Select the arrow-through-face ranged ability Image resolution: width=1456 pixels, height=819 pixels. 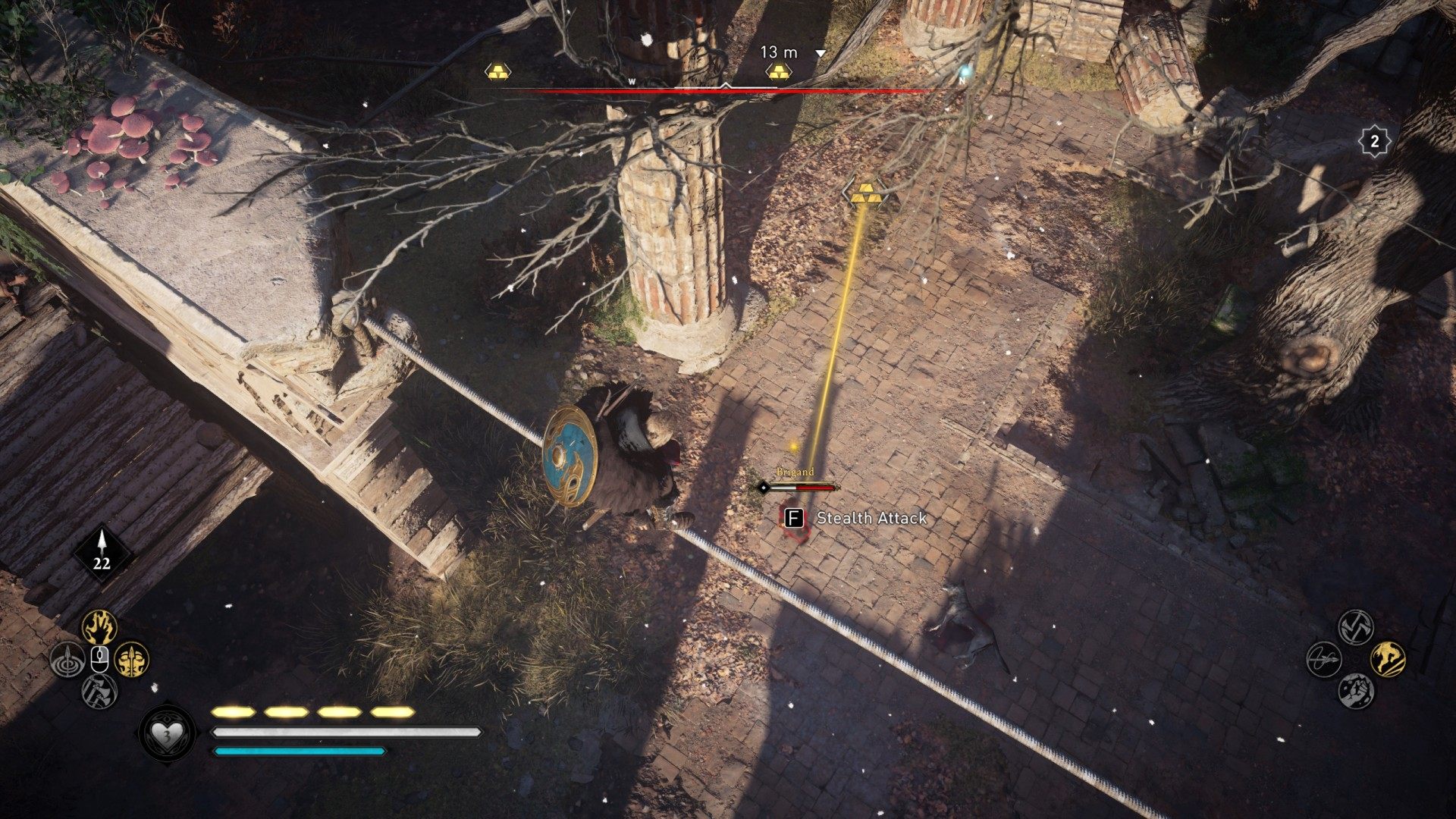(x=131, y=660)
